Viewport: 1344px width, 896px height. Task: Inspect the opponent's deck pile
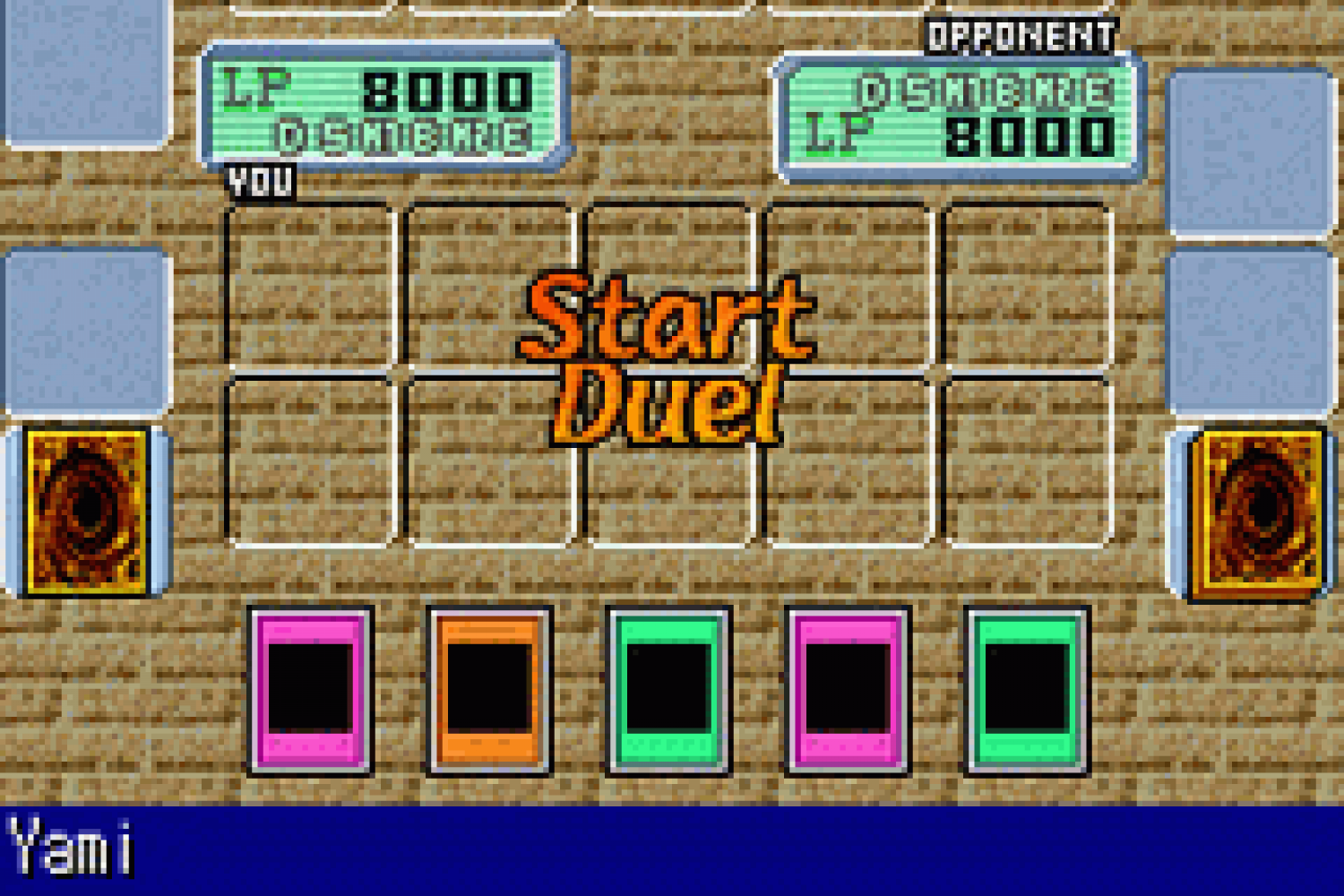click(x=1259, y=512)
